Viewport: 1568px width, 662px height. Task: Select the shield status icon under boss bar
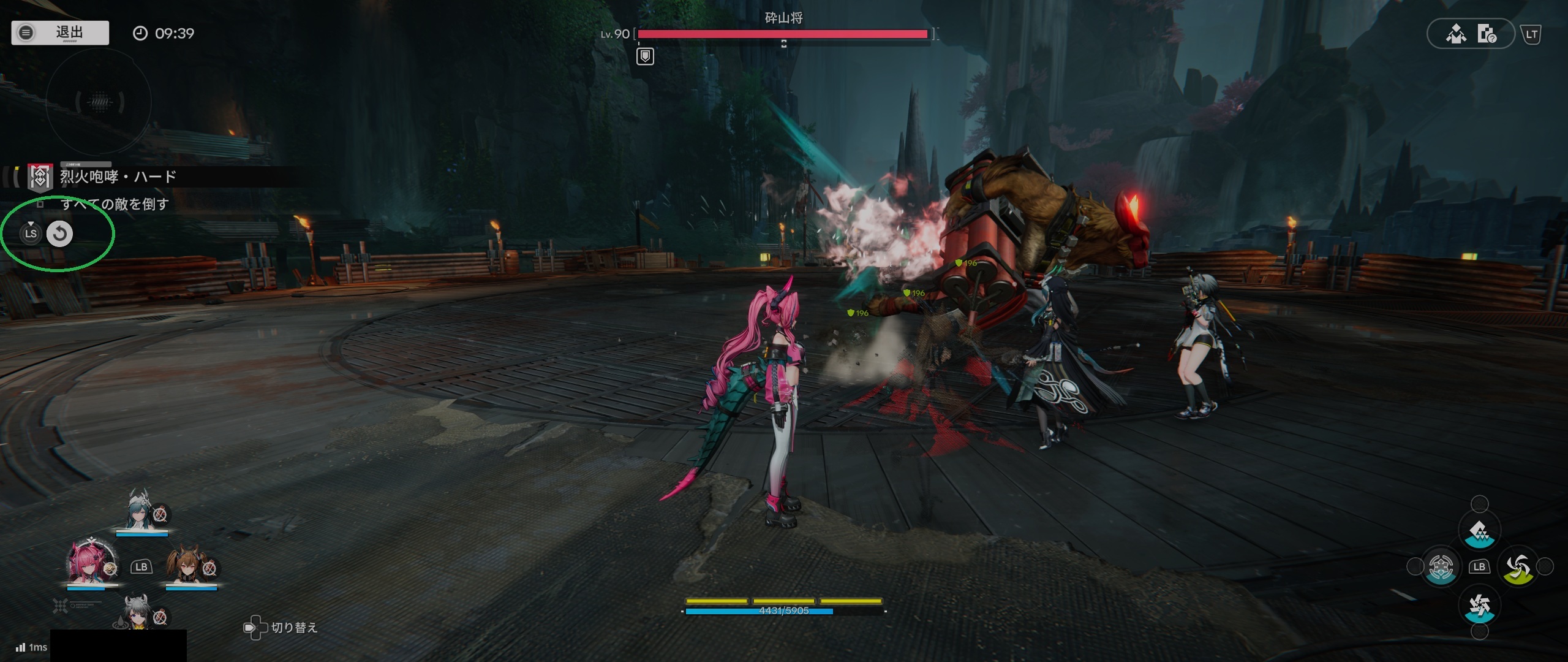[x=645, y=57]
